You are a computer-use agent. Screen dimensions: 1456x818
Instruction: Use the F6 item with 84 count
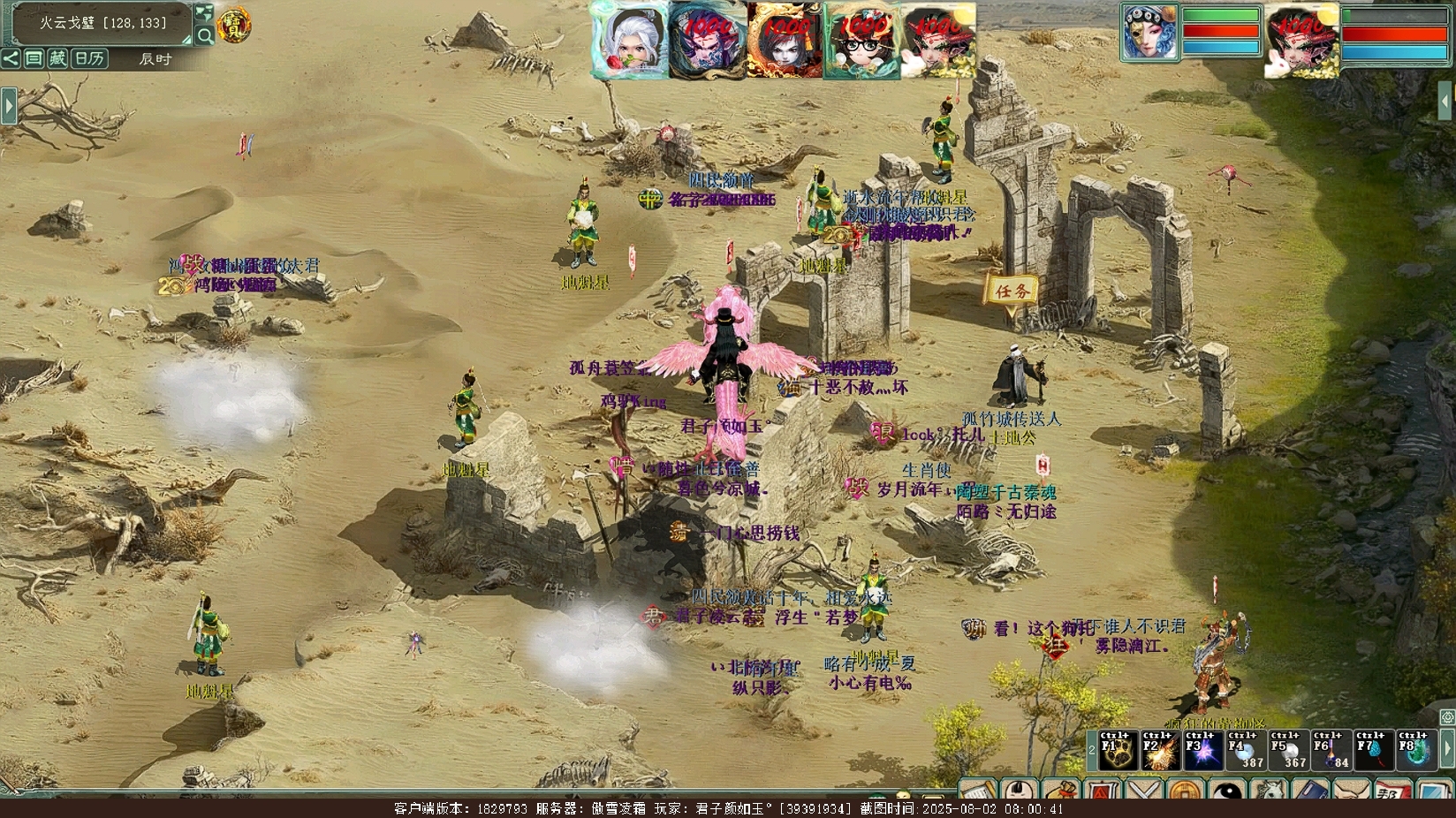1330,750
